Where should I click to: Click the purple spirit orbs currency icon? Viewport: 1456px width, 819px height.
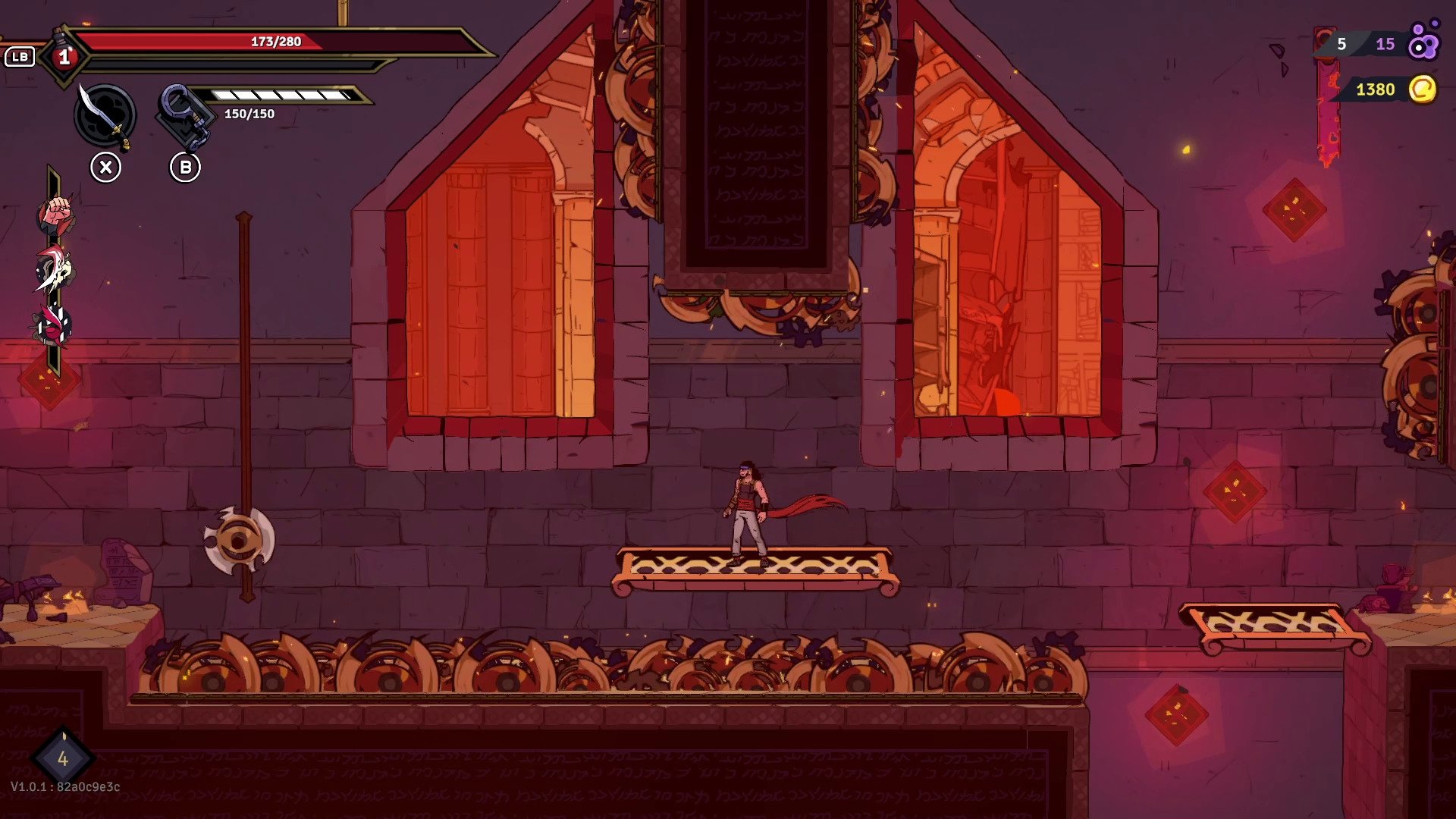click(x=1423, y=42)
